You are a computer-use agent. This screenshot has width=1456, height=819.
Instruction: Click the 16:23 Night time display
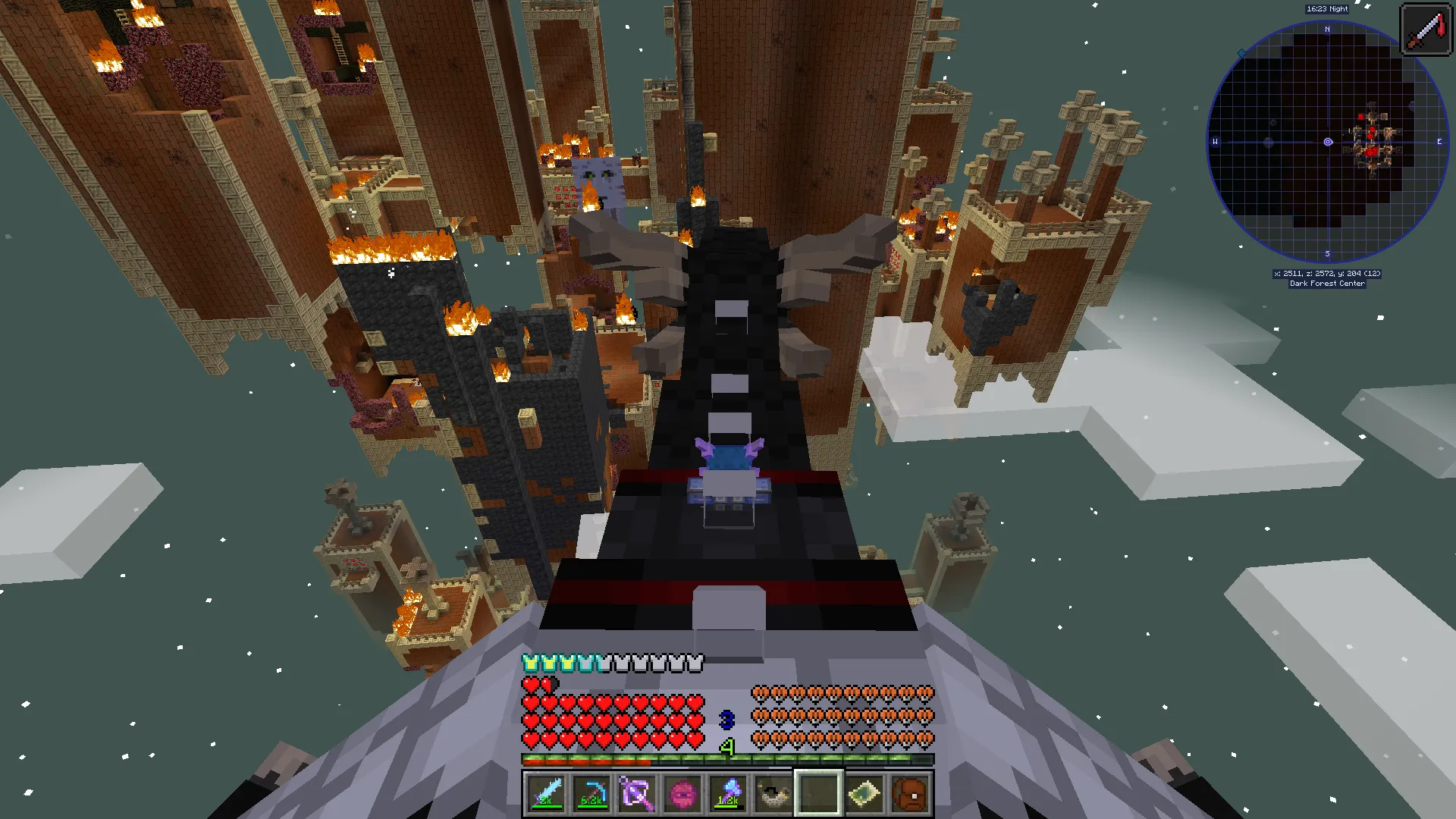[1326, 9]
